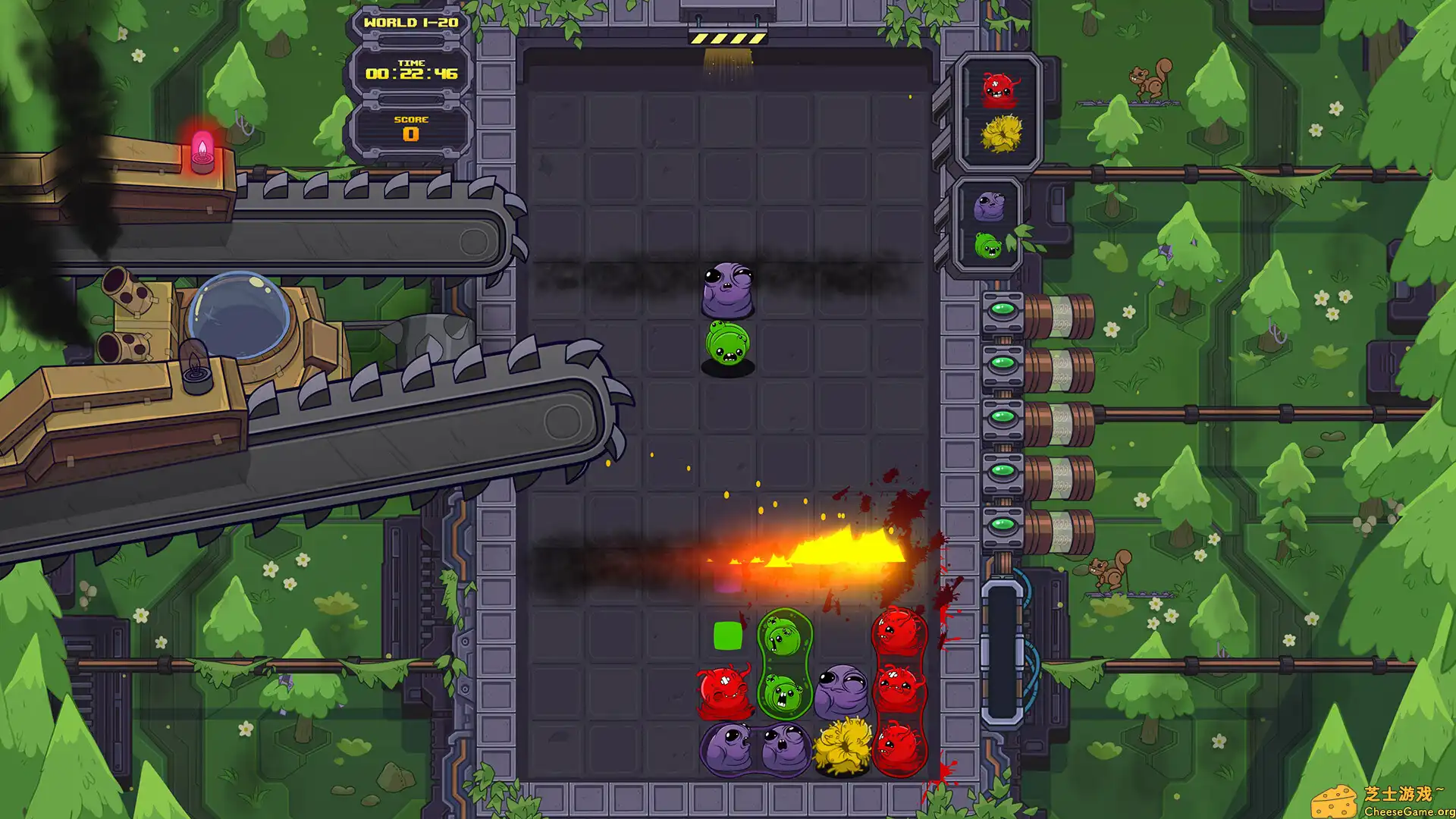Toggle the bottom green capsule indicator light

pos(1003,523)
